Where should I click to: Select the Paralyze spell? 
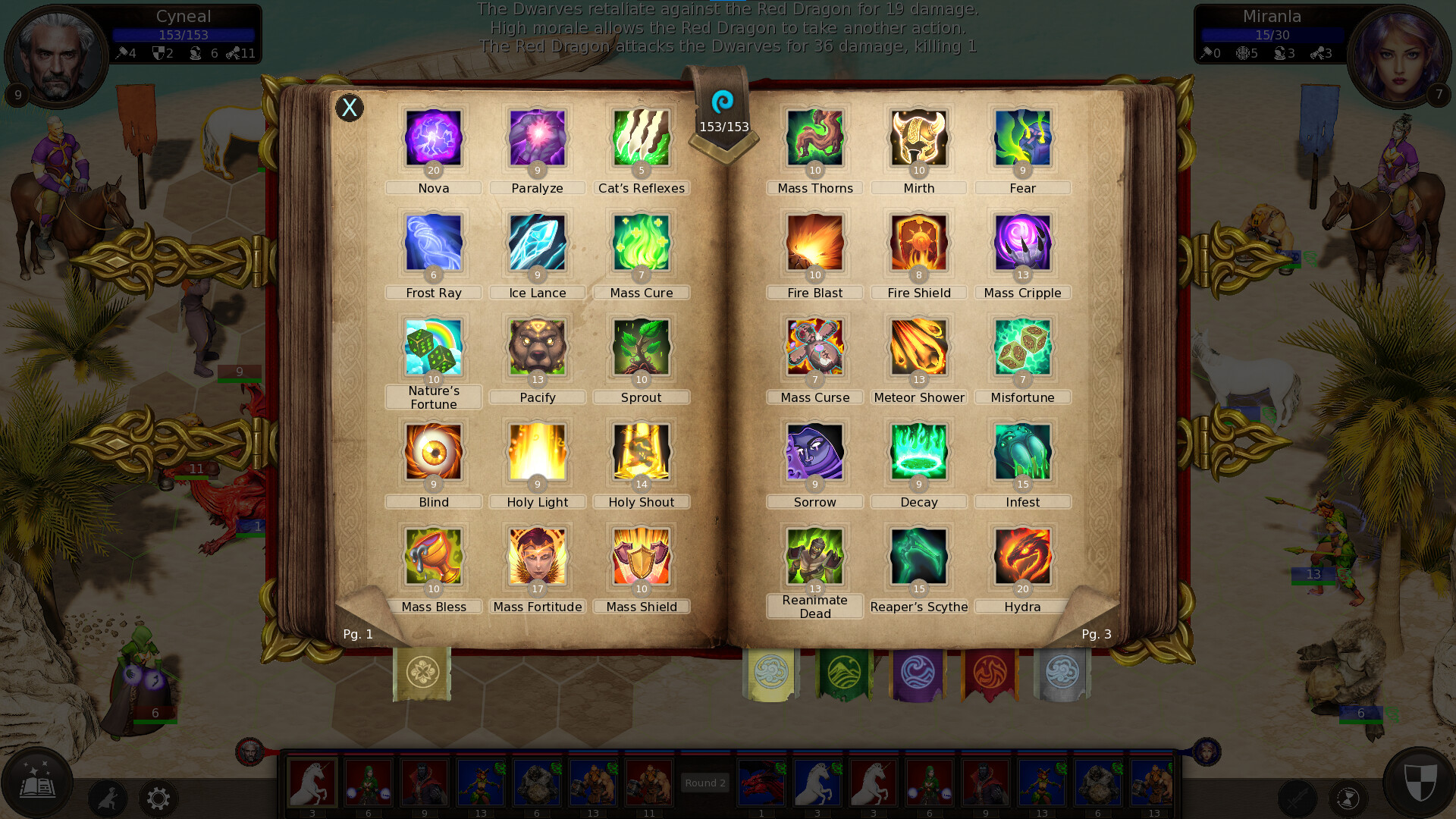point(537,139)
